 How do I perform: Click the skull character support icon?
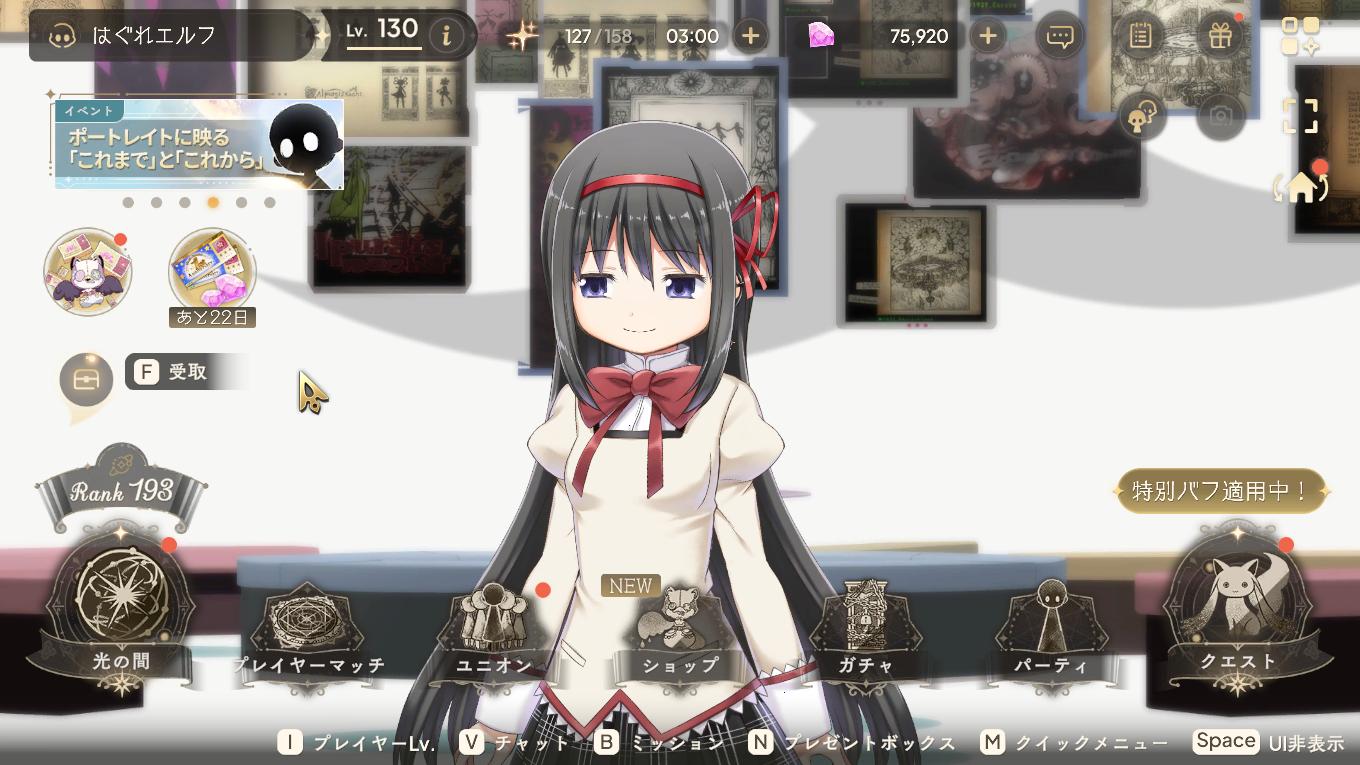(1142, 115)
